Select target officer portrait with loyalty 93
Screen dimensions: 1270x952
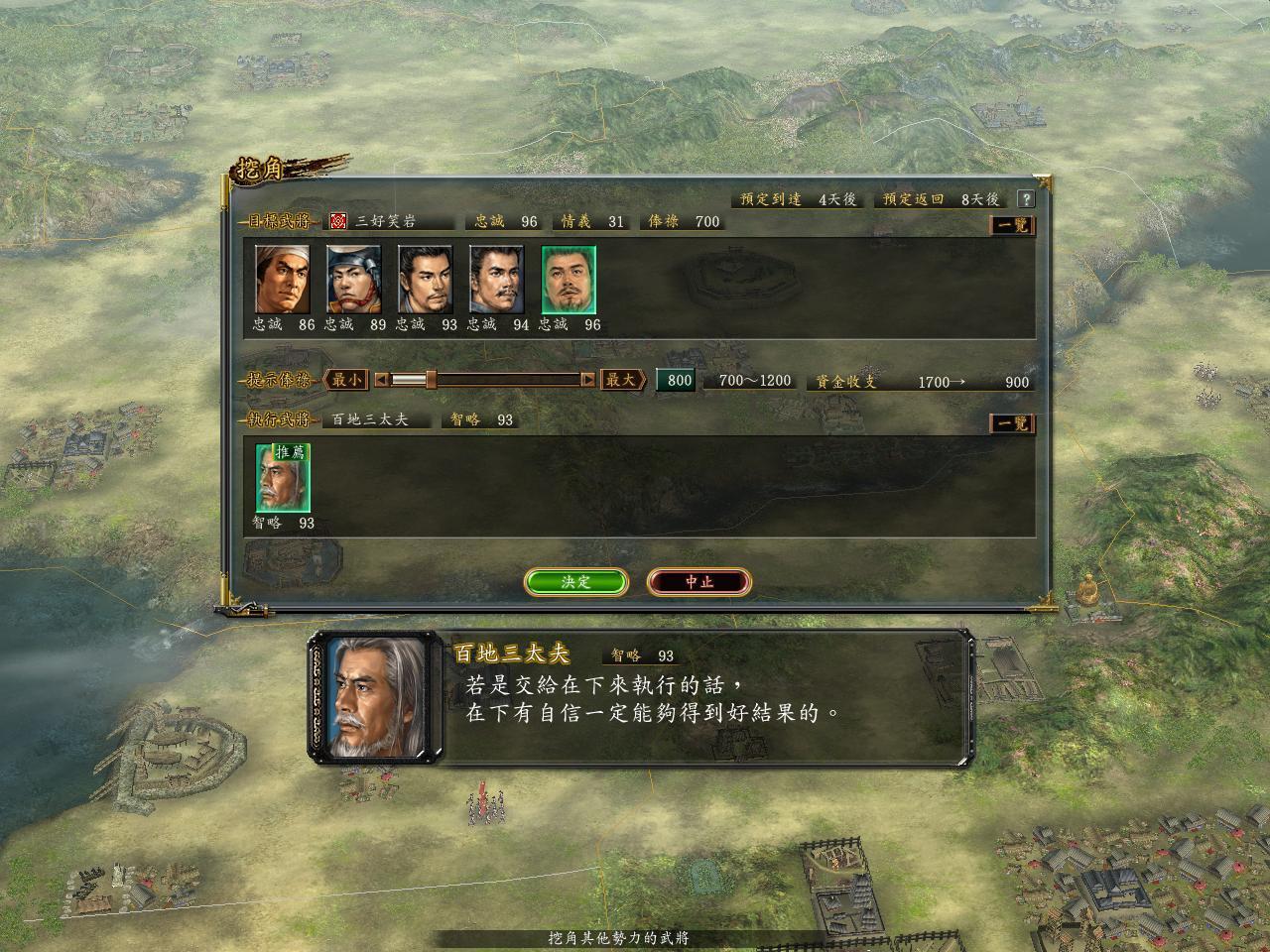click(426, 280)
